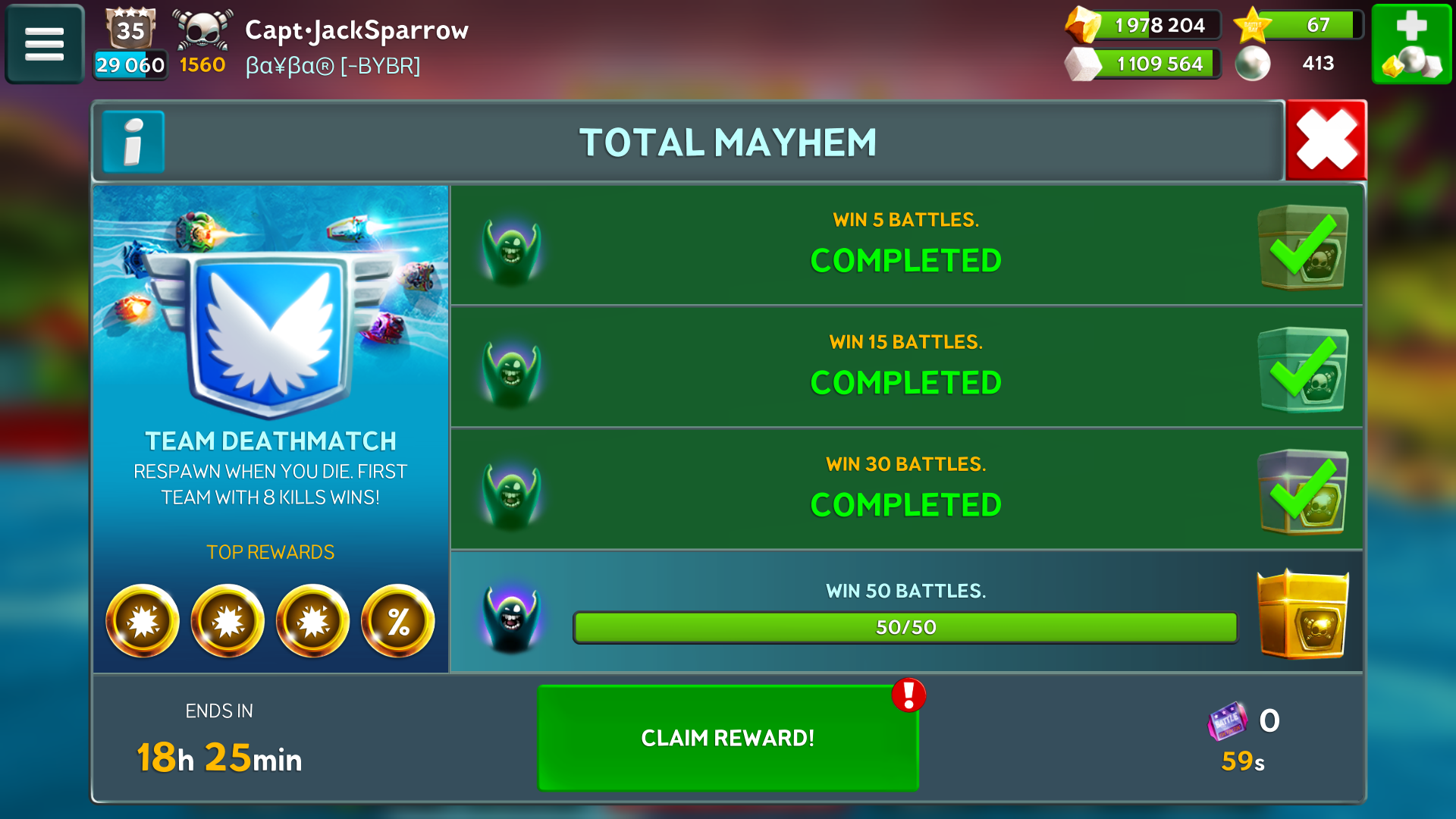Open the hamburger main menu

pyautogui.click(x=44, y=44)
